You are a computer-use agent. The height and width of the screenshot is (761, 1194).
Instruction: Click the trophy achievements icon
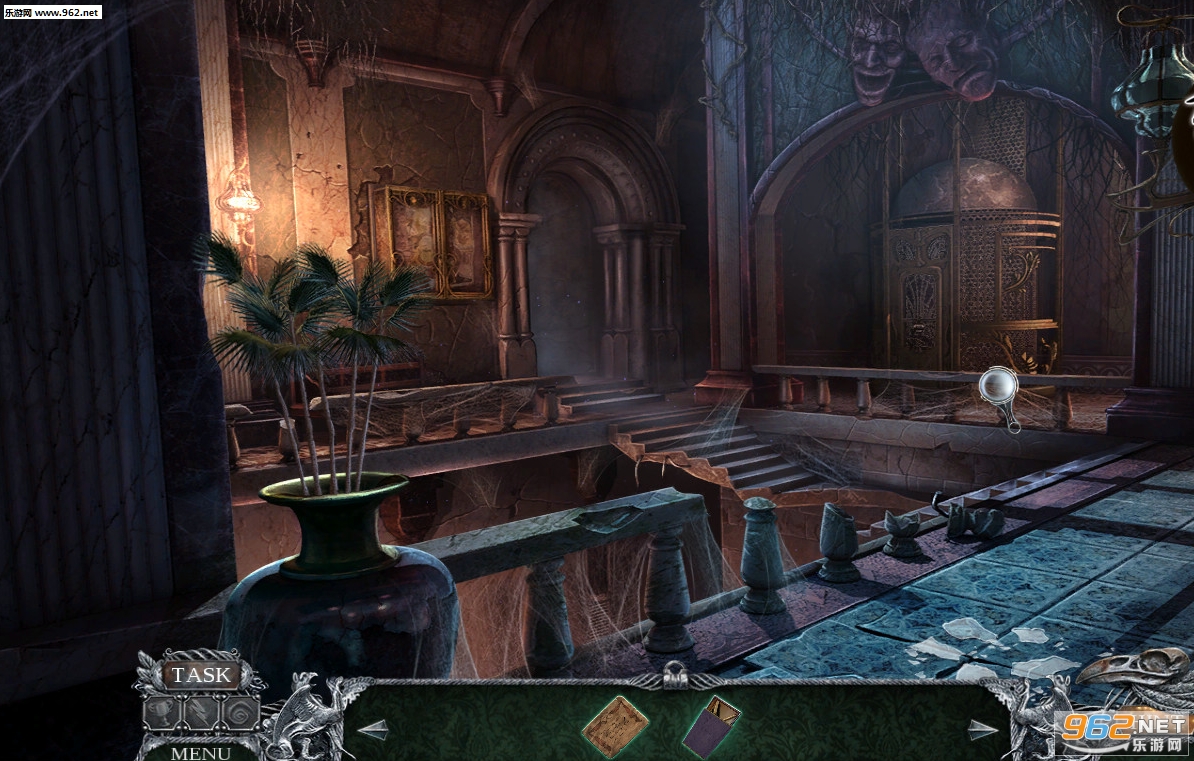163,712
